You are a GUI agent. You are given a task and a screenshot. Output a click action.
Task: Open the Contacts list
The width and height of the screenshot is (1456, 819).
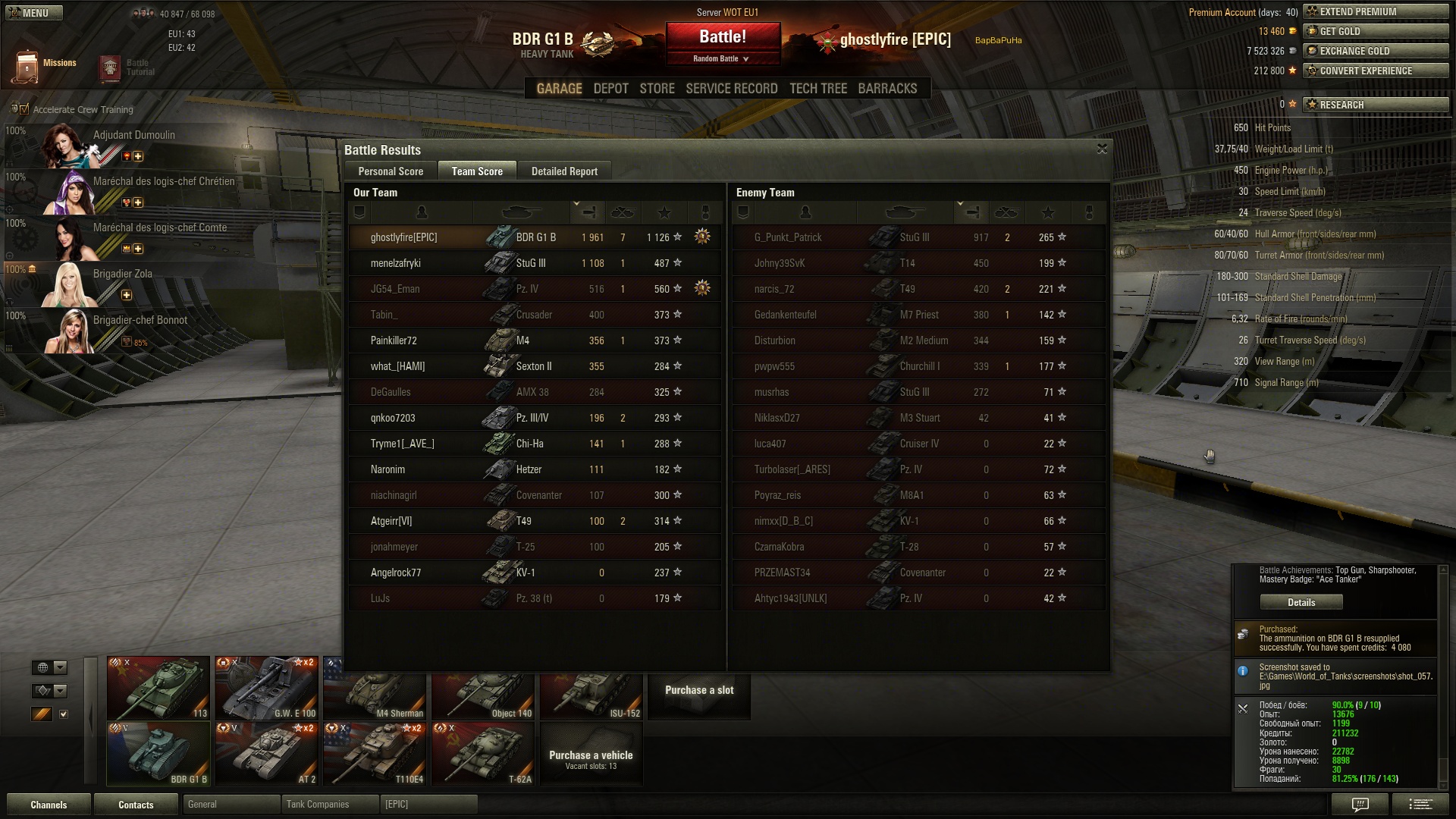[136, 805]
